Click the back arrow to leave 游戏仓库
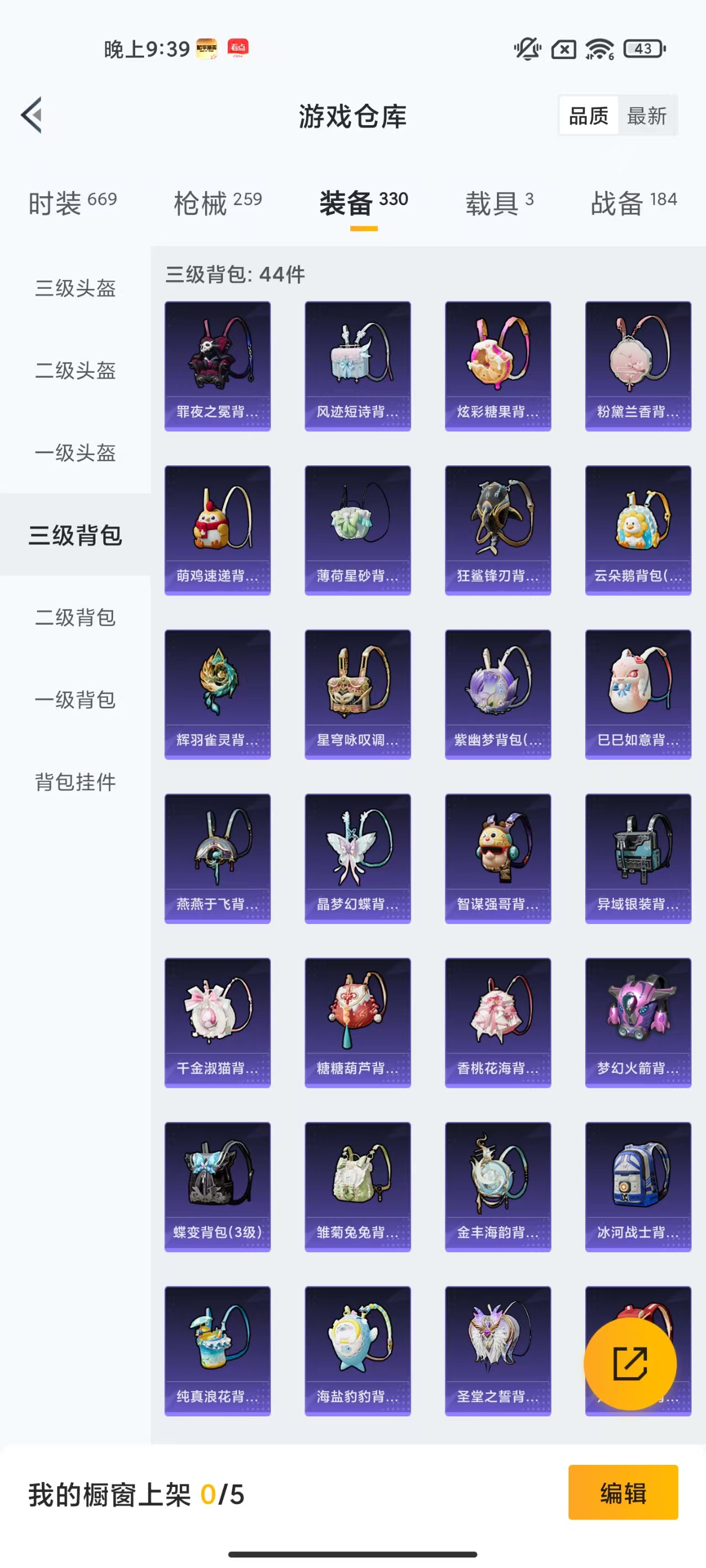Image resolution: width=706 pixels, height=1568 pixels. point(30,116)
